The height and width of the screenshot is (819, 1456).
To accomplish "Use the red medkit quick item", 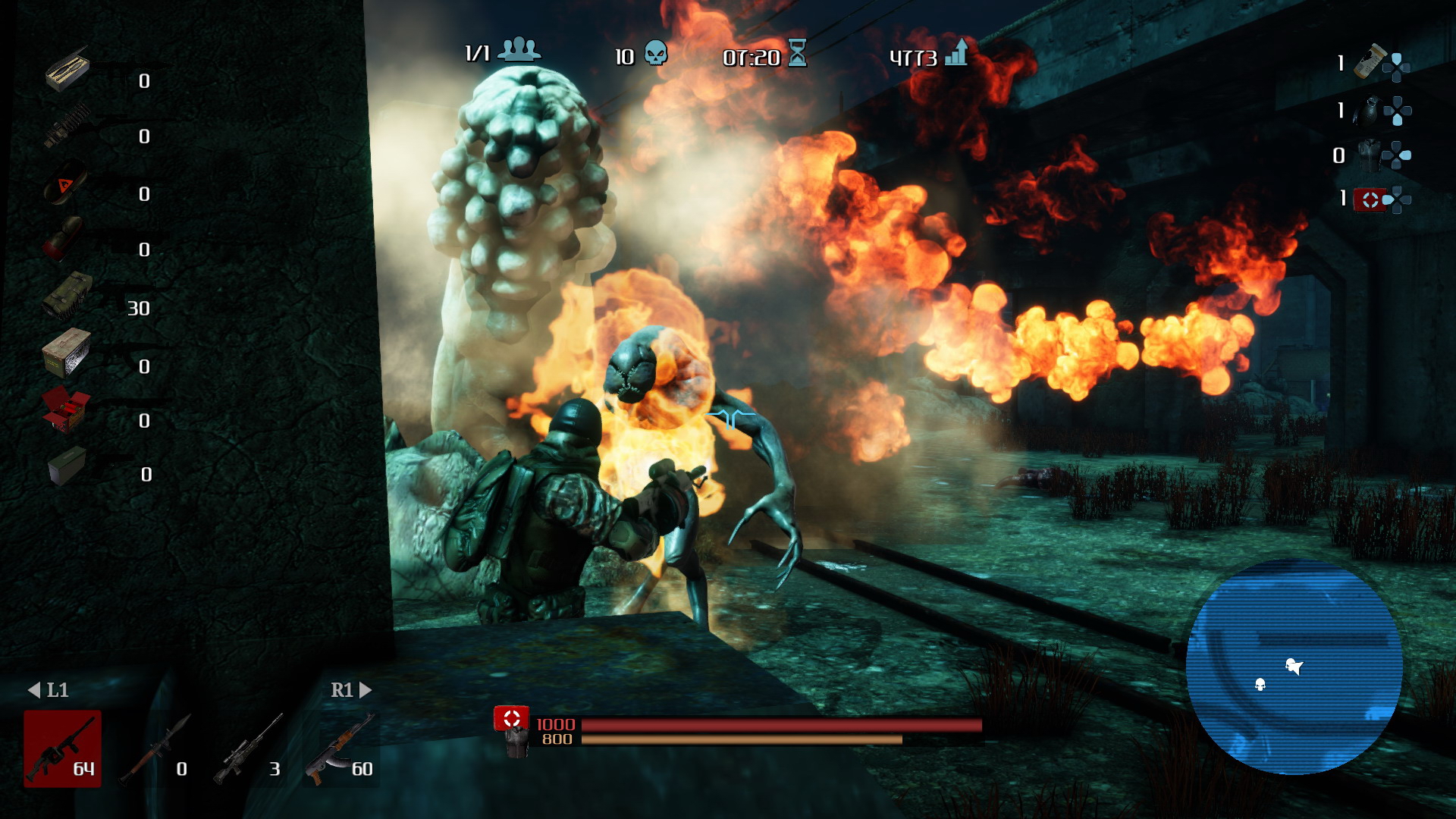I will coord(1370,199).
